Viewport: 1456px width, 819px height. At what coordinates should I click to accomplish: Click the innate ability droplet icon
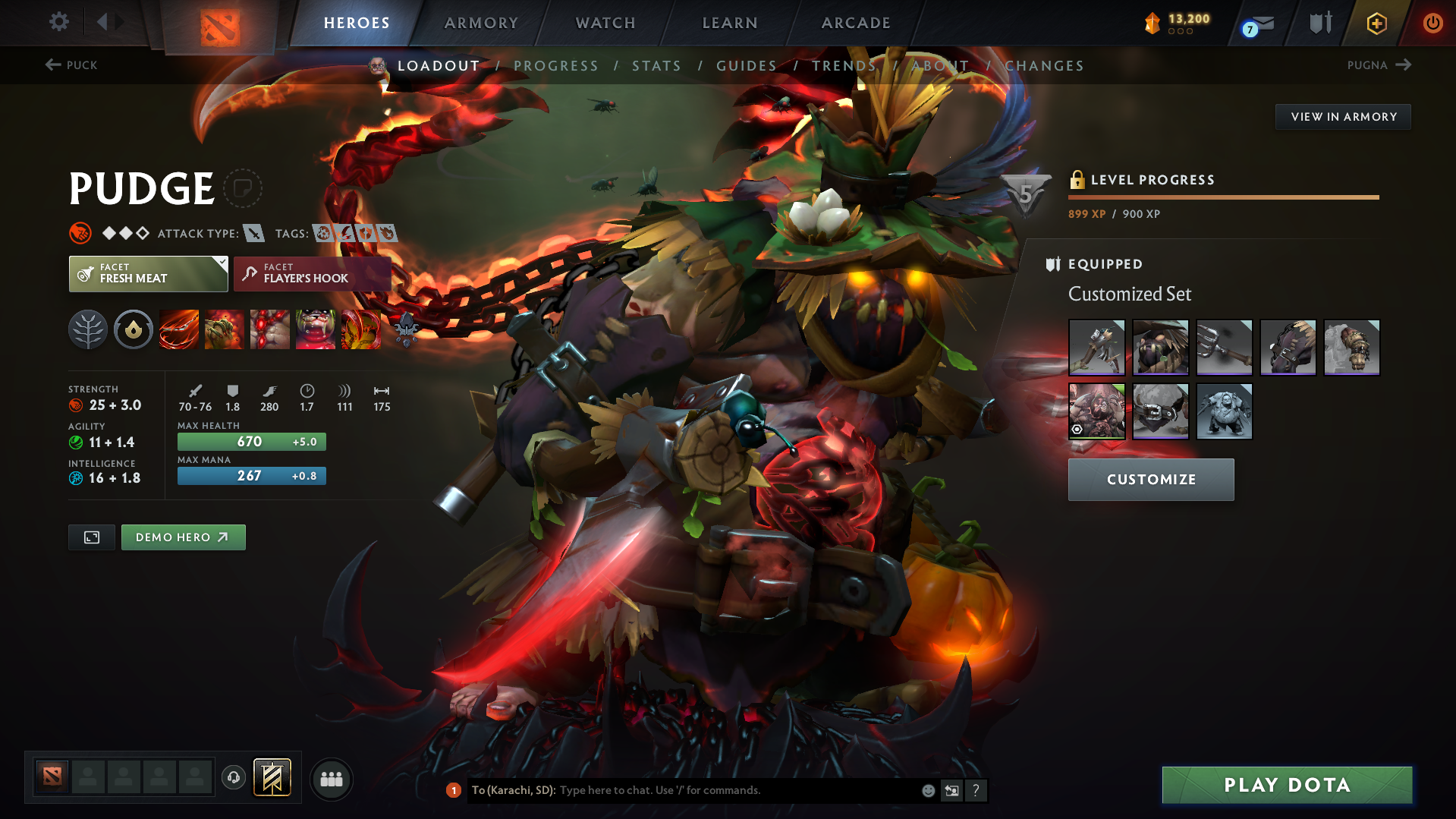(x=133, y=329)
